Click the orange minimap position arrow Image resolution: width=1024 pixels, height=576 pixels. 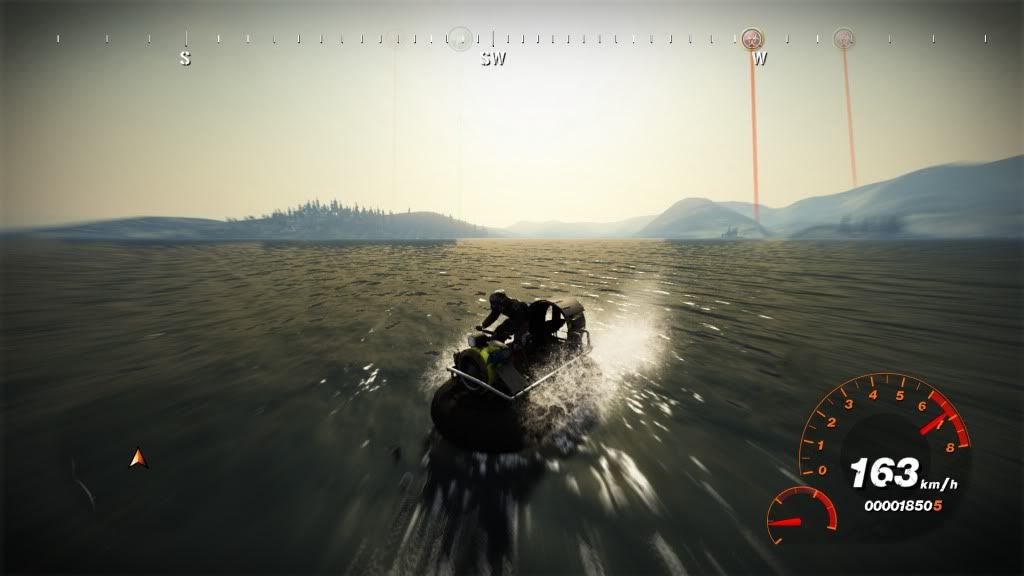click(x=139, y=459)
